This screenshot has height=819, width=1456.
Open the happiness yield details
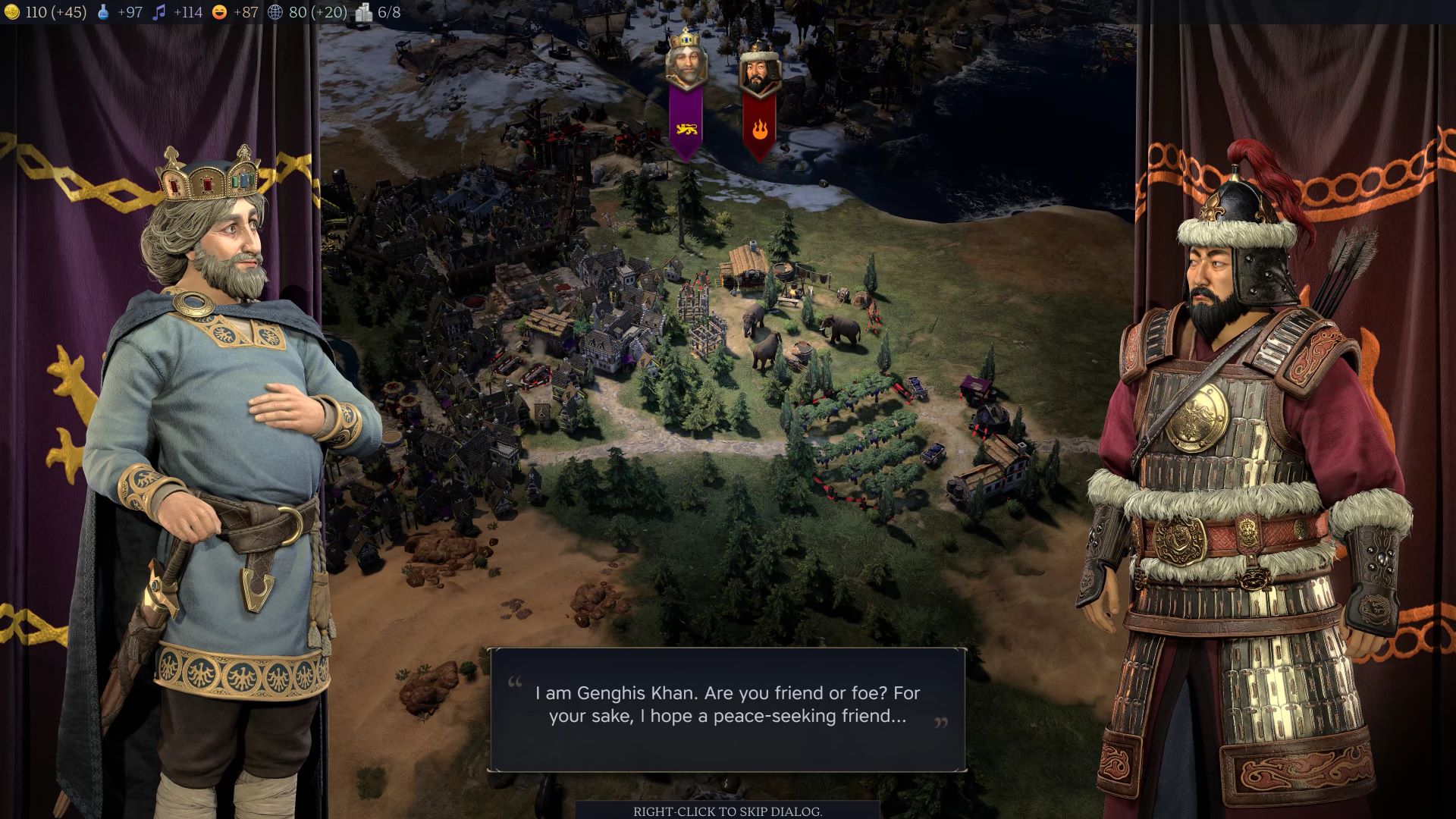[x=235, y=12]
